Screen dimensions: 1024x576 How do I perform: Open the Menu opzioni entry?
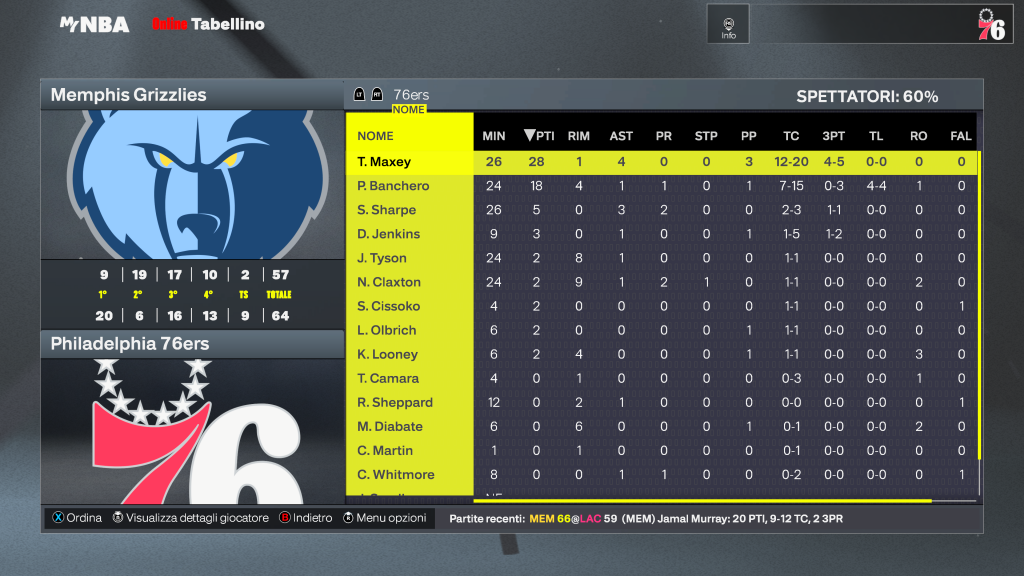385,518
